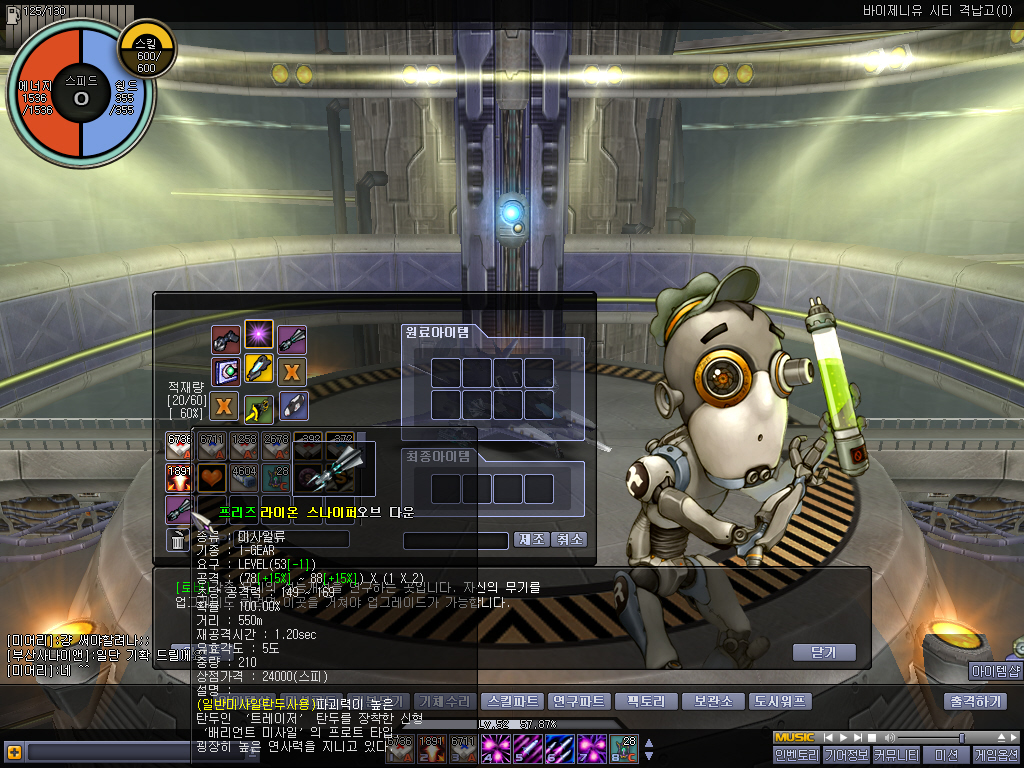Switch to the 연구파트 lab tab
The width and height of the screenshot is (1024, 768).
coord(578,701)
